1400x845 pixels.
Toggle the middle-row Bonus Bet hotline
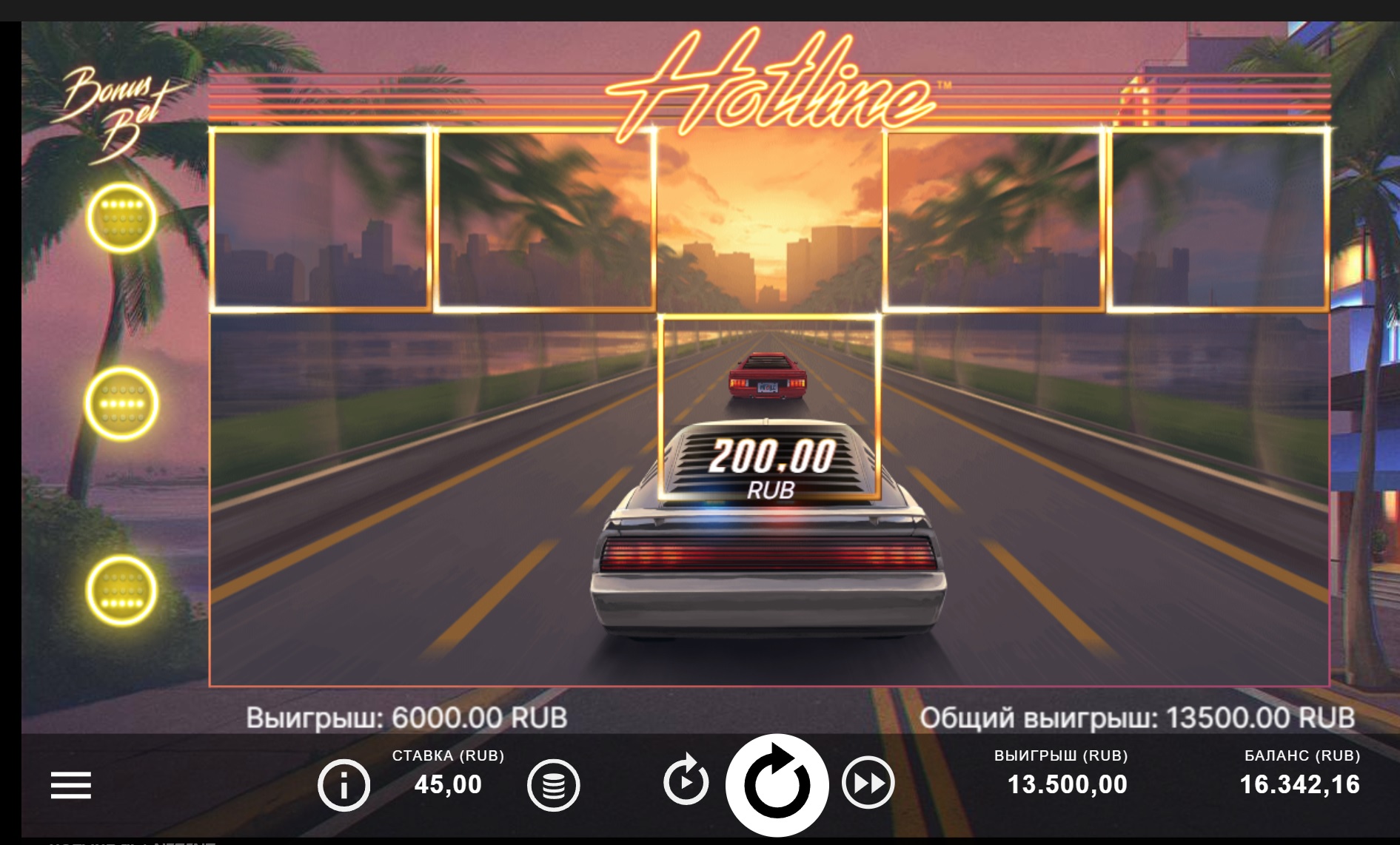(121, 403)
